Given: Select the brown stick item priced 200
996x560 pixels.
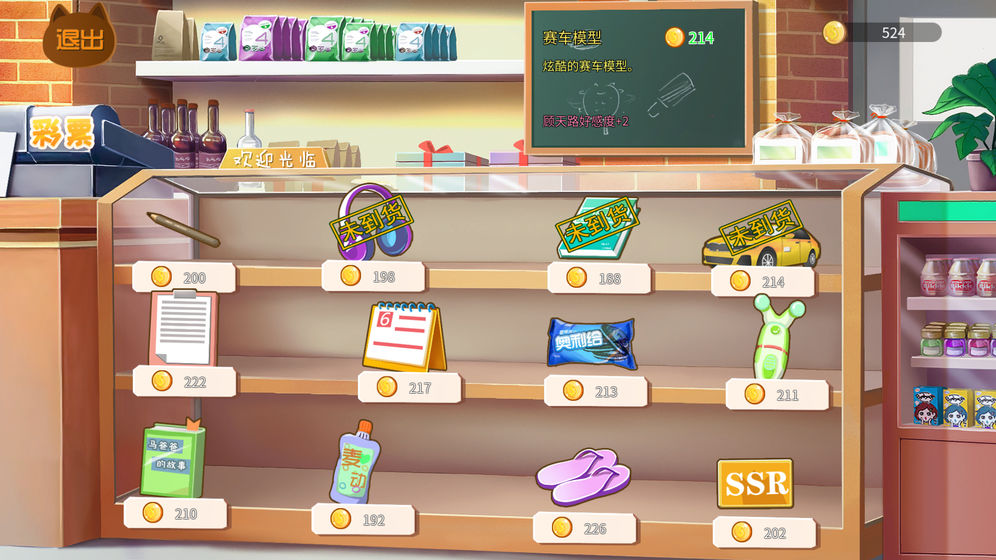Looking at the screenshot, I should [183, 229].
